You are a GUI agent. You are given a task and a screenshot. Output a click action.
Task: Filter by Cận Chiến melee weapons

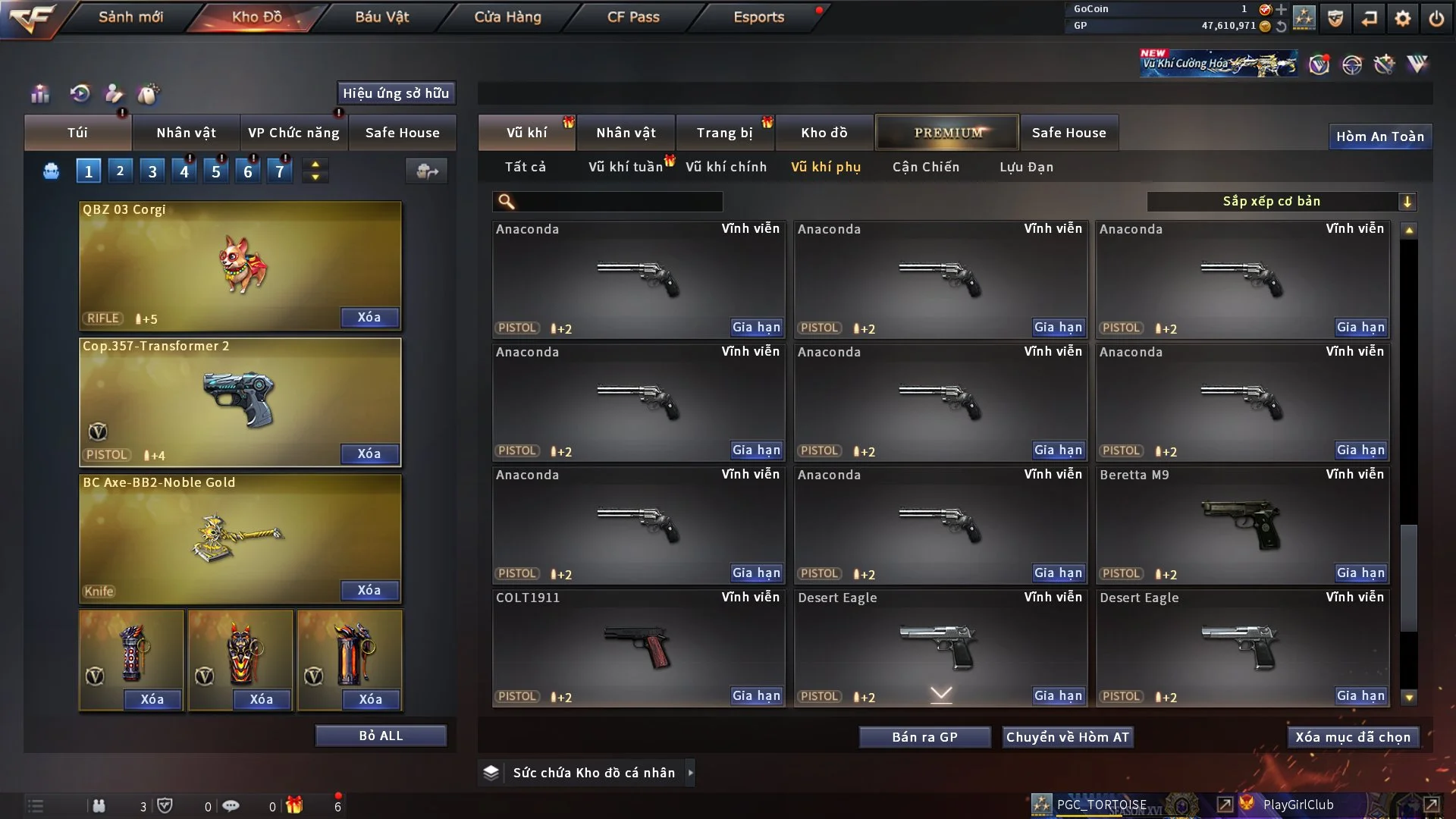point(926,167)
